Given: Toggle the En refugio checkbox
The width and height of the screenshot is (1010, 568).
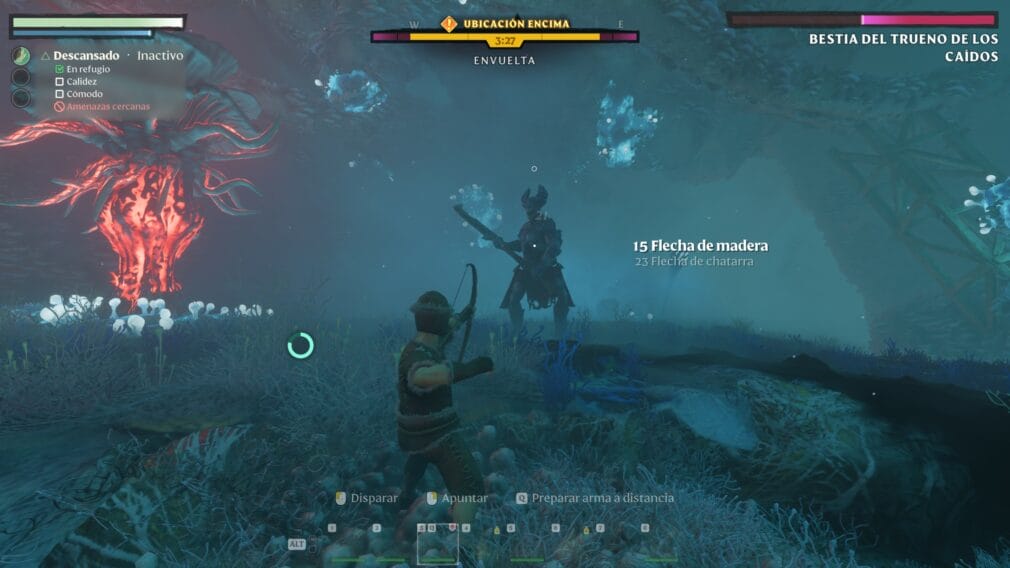Looking at the screenshot, I should [x=59, y=69].
